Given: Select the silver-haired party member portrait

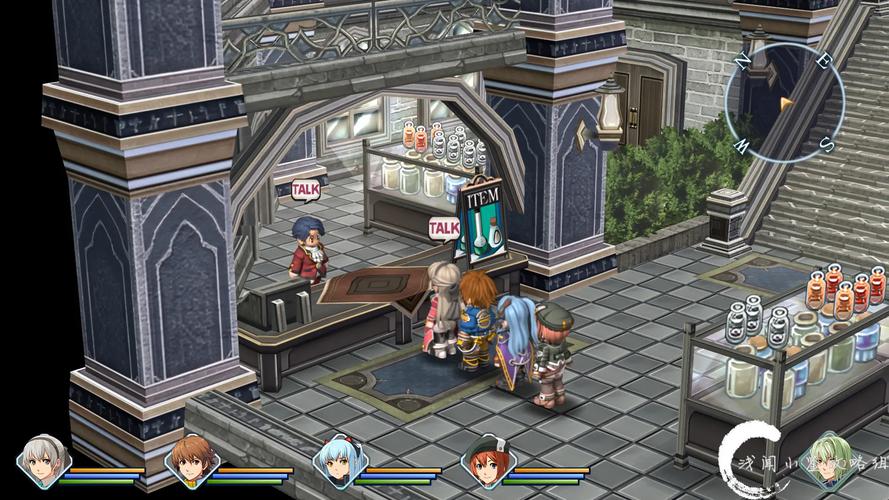Looking at the screenshot, I should click(x=41, y=461).
